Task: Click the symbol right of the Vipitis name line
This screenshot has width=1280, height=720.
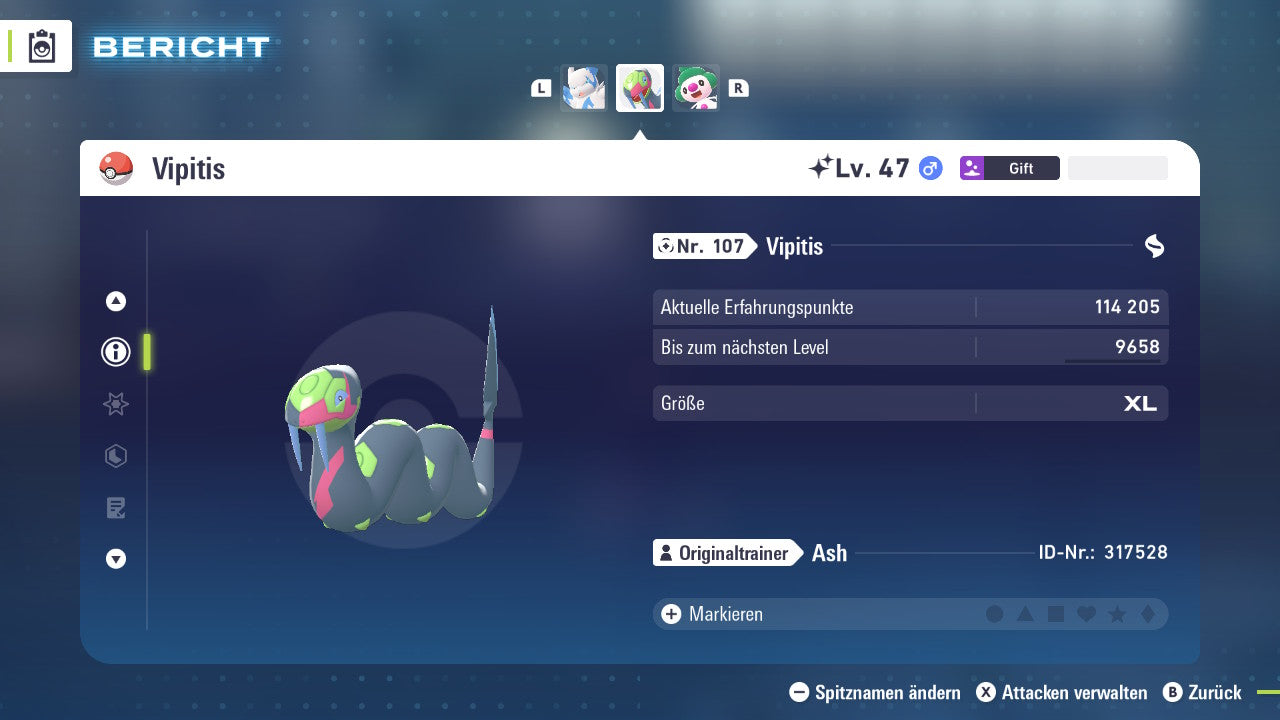Action: (x=1154, y=245)
